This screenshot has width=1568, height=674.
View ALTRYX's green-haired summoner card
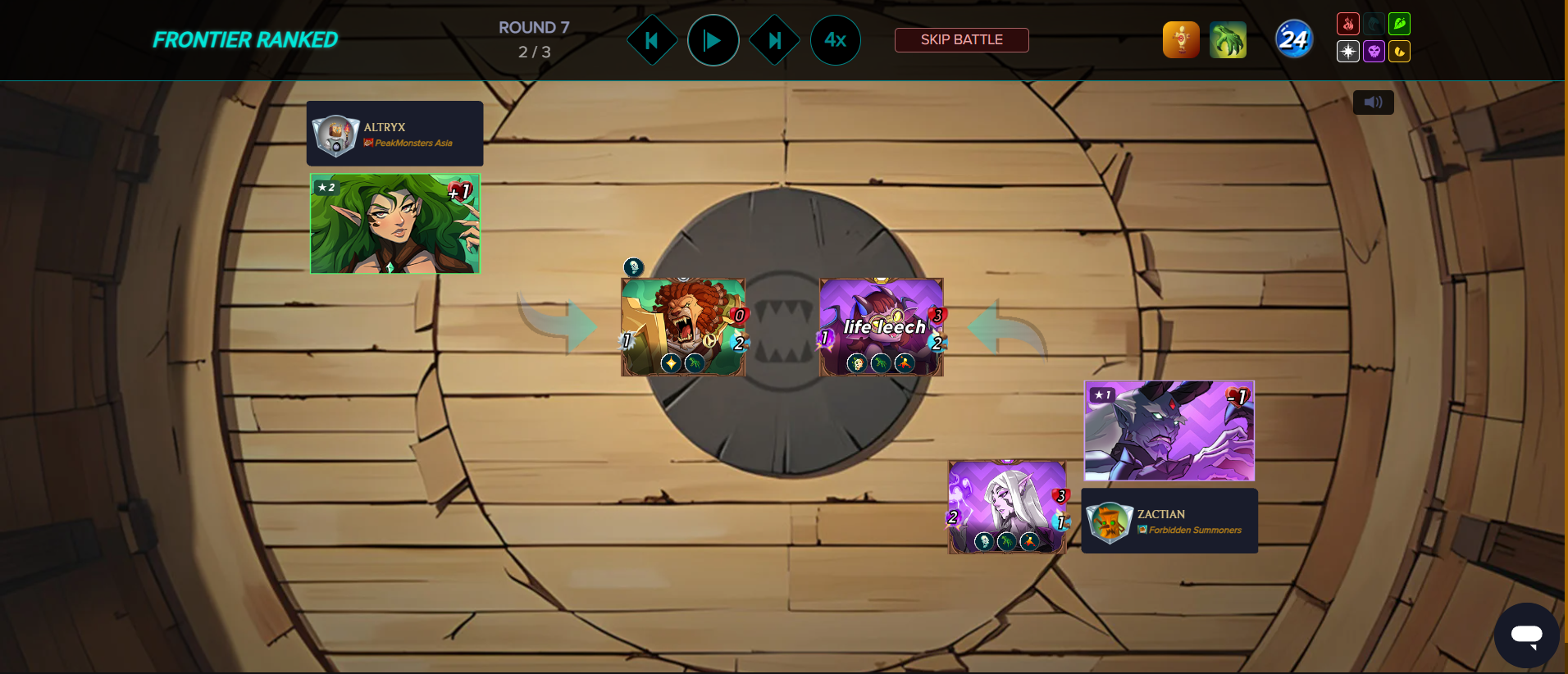[394, 224]
